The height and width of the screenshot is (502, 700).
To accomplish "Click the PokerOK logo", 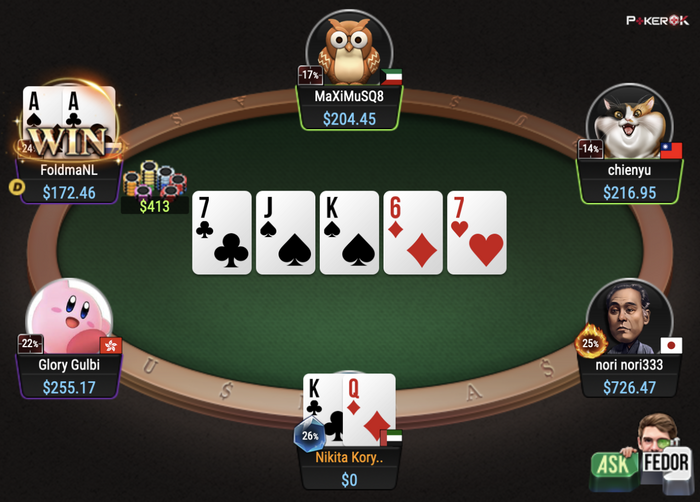I will [x=658, y=20].
